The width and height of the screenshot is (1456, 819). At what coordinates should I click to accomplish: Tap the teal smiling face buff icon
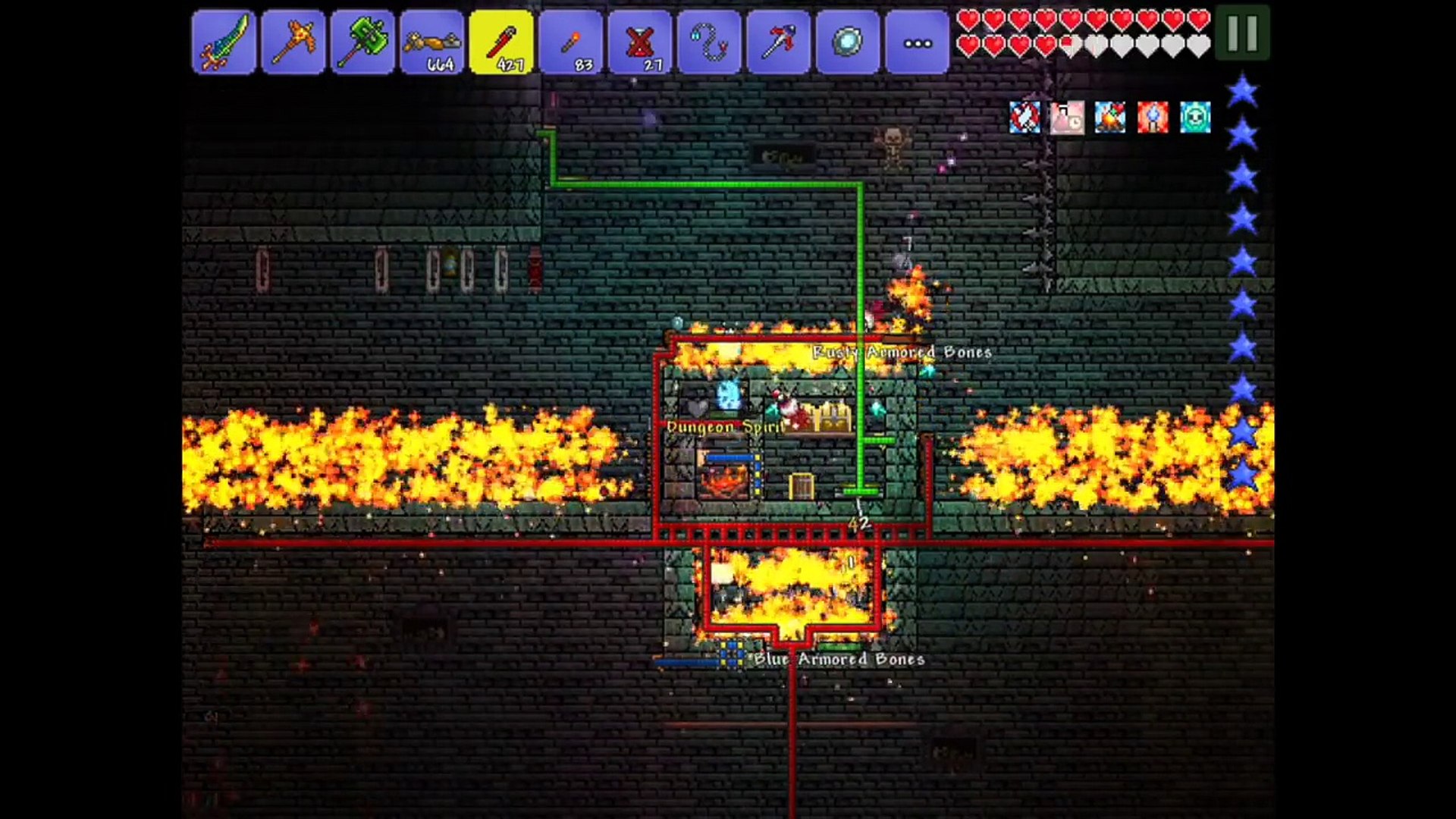[1195, 118]
